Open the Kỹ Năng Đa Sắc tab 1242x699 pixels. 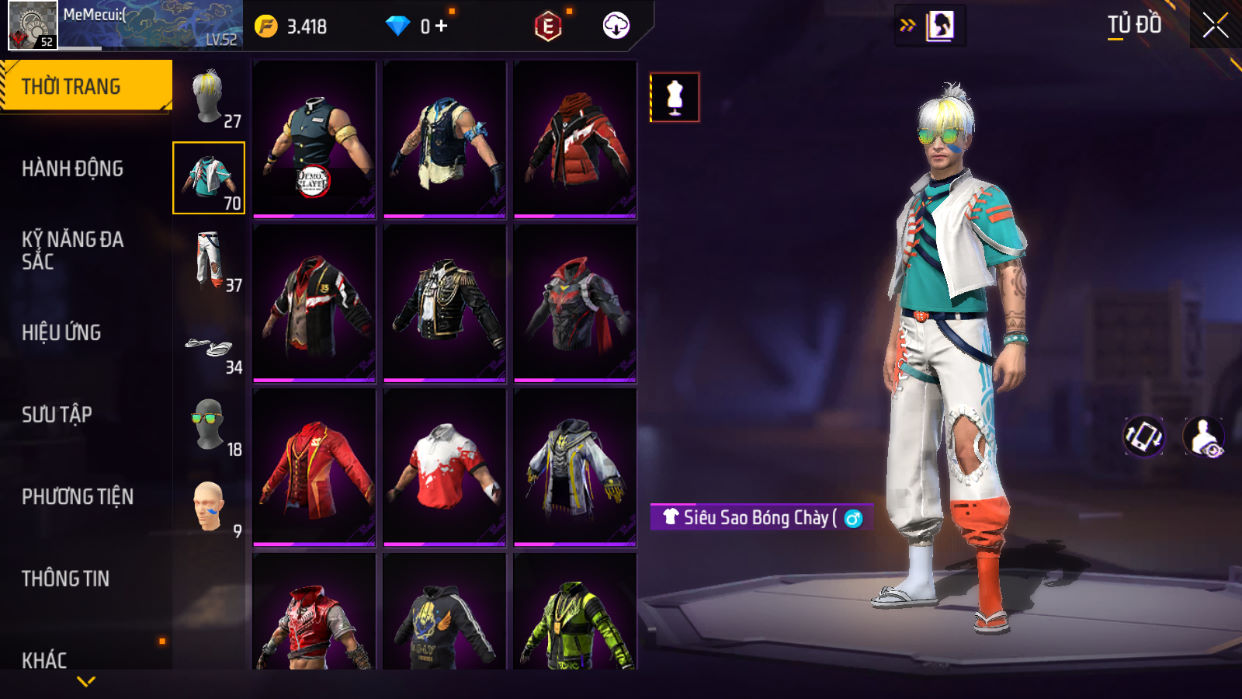pyautogui.click(x=73, y=250)
